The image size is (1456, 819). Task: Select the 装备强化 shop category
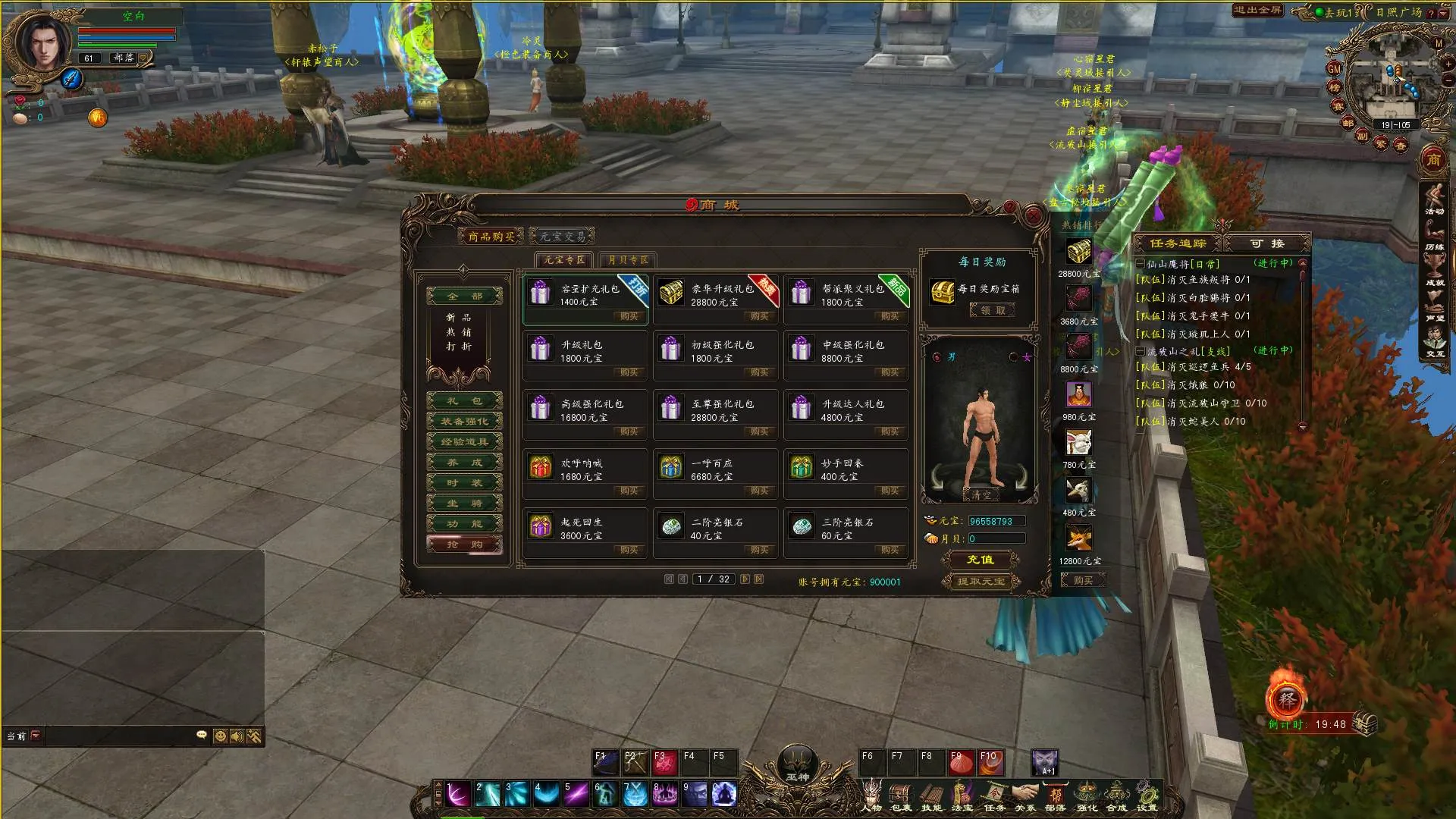tap(465, 422)
